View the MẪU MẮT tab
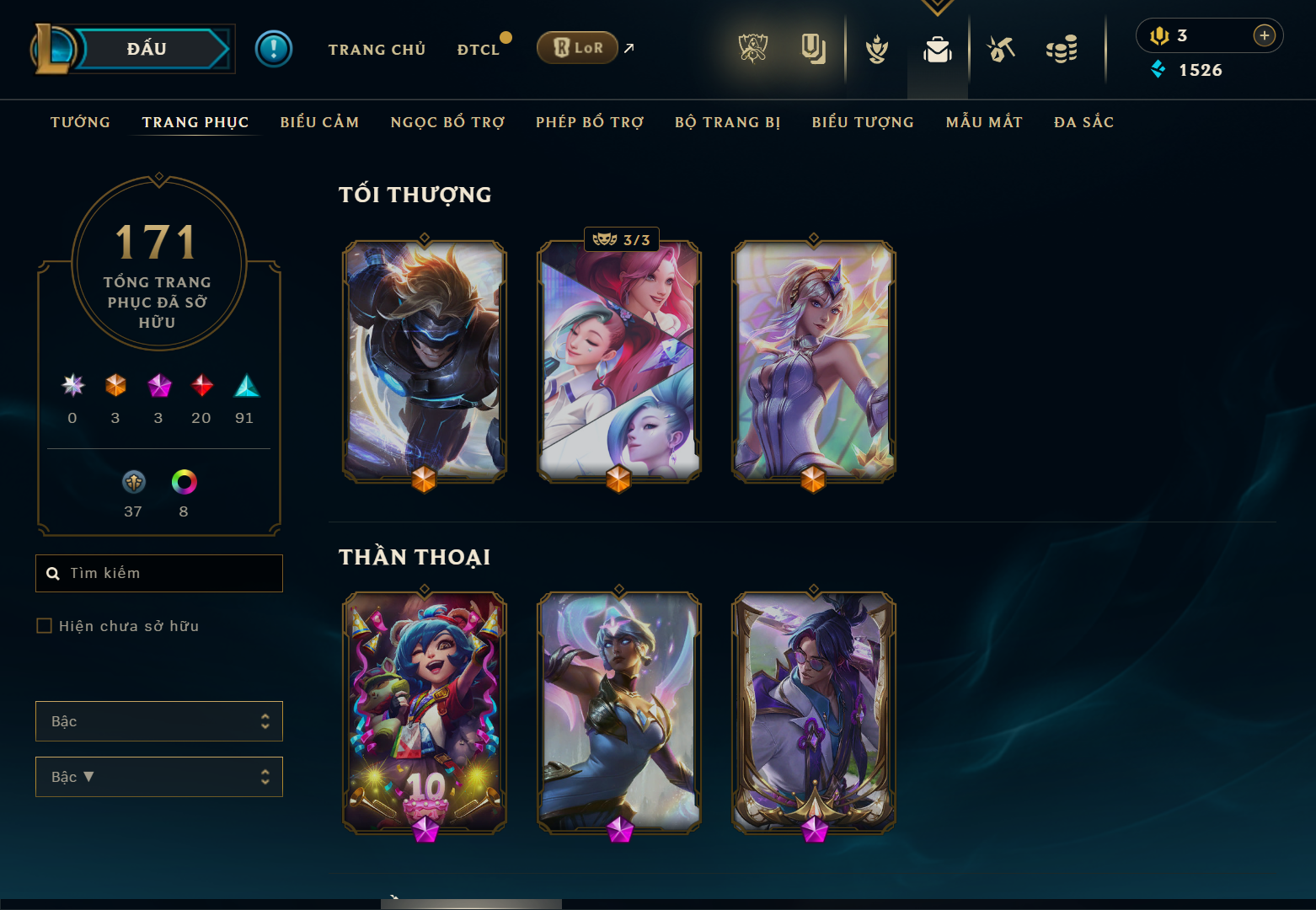1316x910 pixels. [x=984, y=122]
